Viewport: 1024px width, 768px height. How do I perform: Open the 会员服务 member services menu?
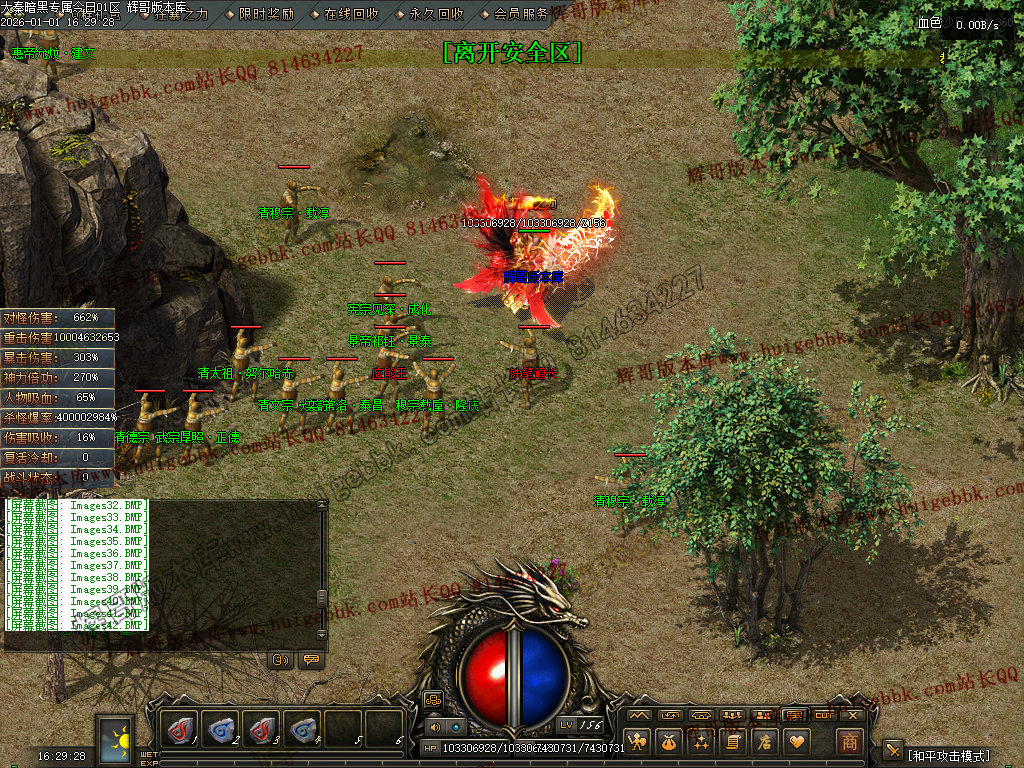(521, 14)
